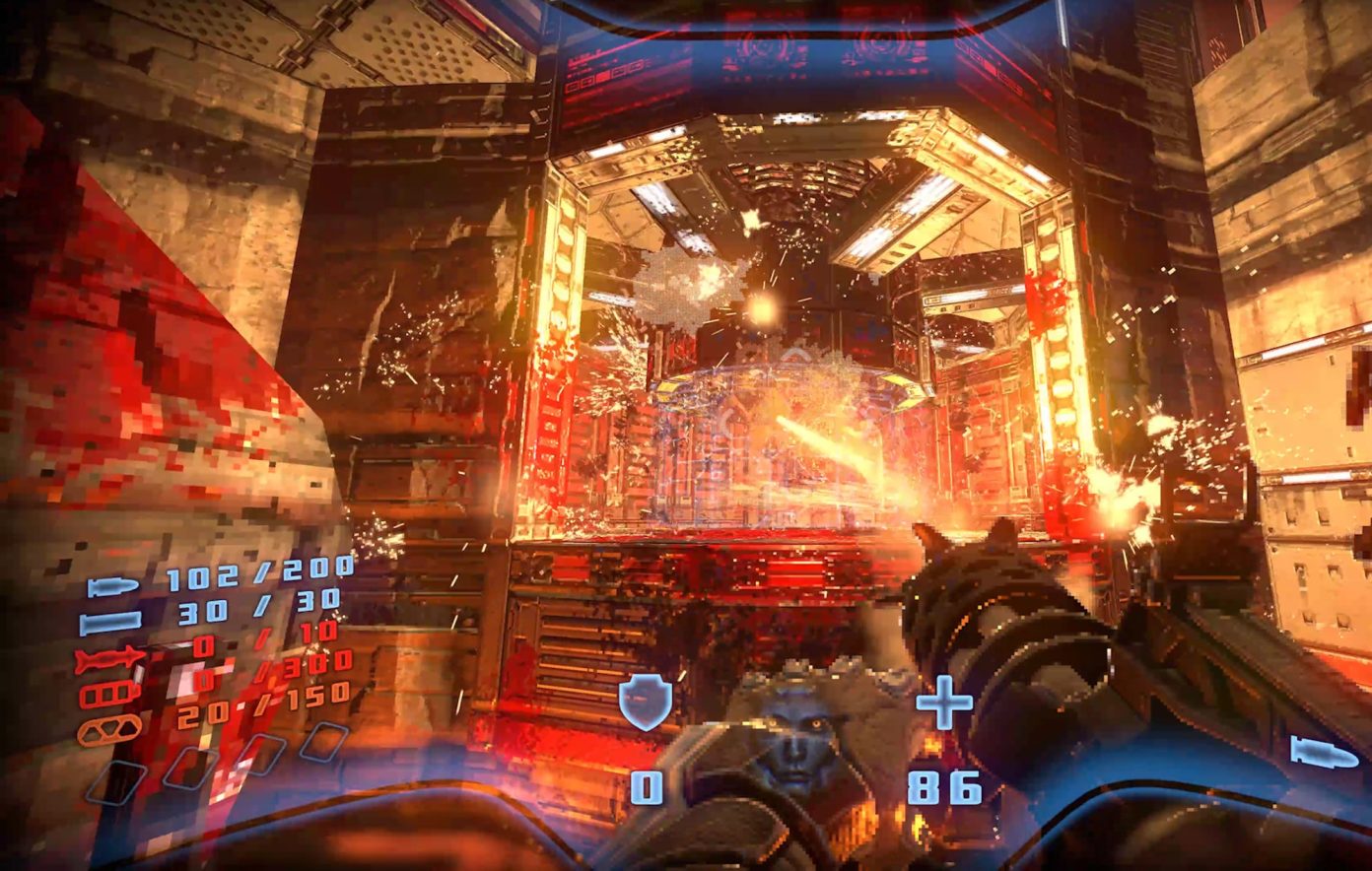
Task: Select the red rocket ammo icon
Action: 107,657
